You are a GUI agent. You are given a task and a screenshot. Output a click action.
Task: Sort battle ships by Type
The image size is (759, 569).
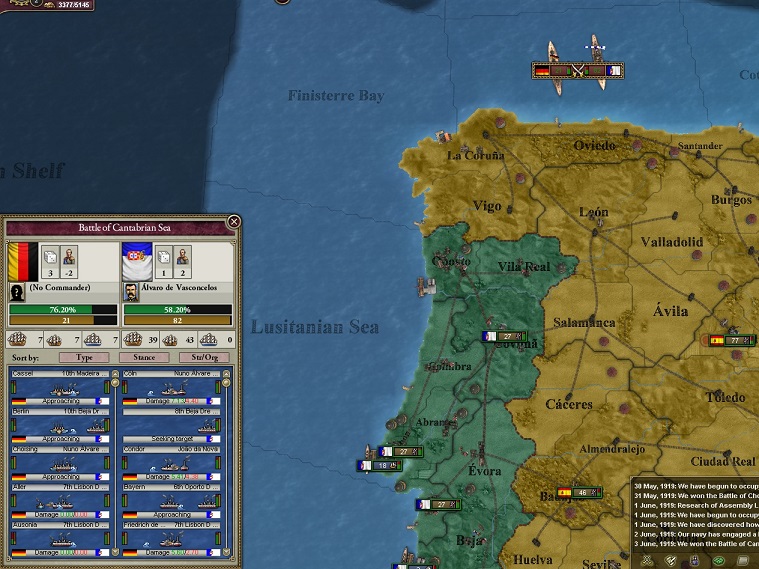(83, 357)
